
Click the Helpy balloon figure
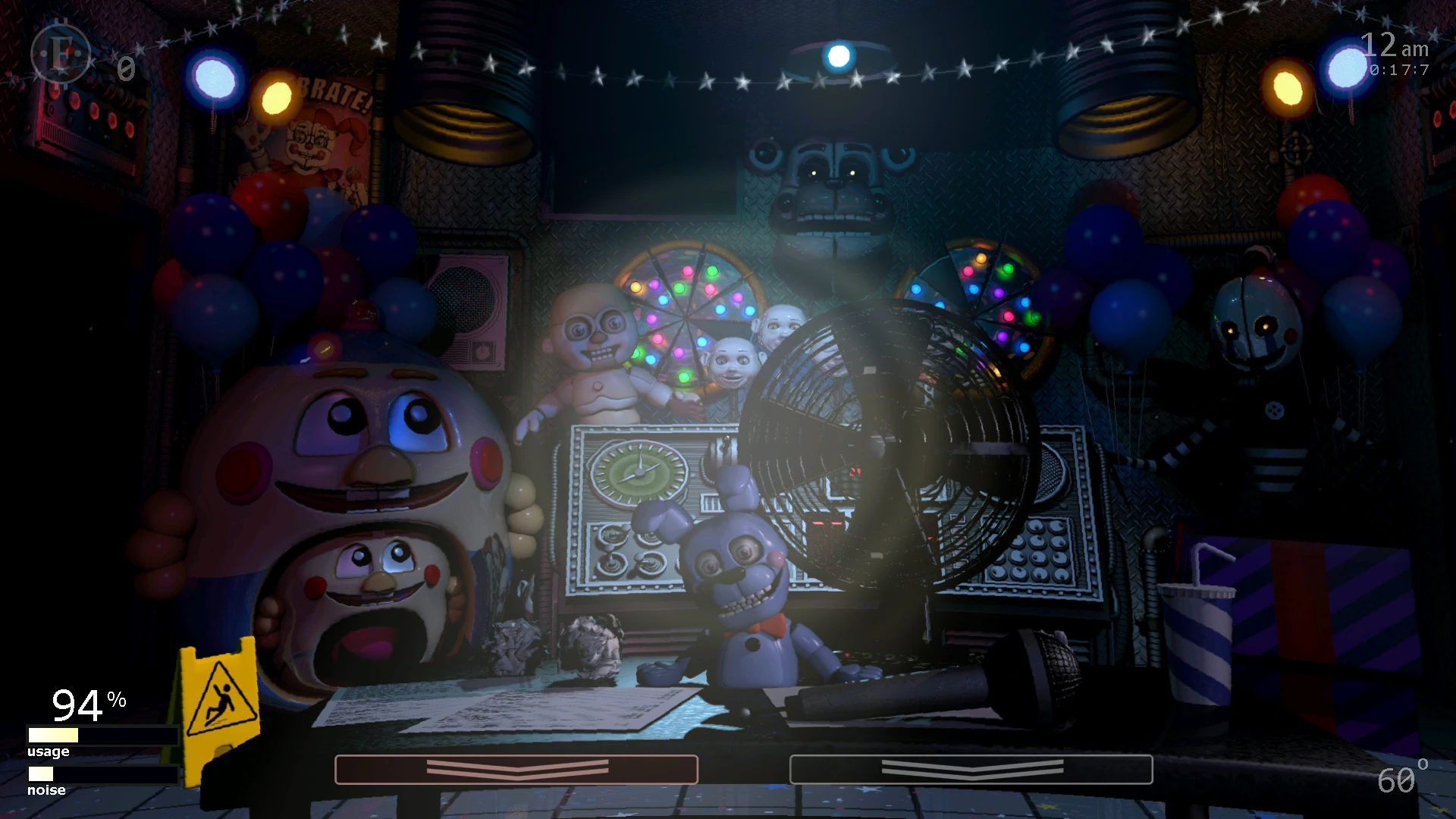tap(341, 455)
